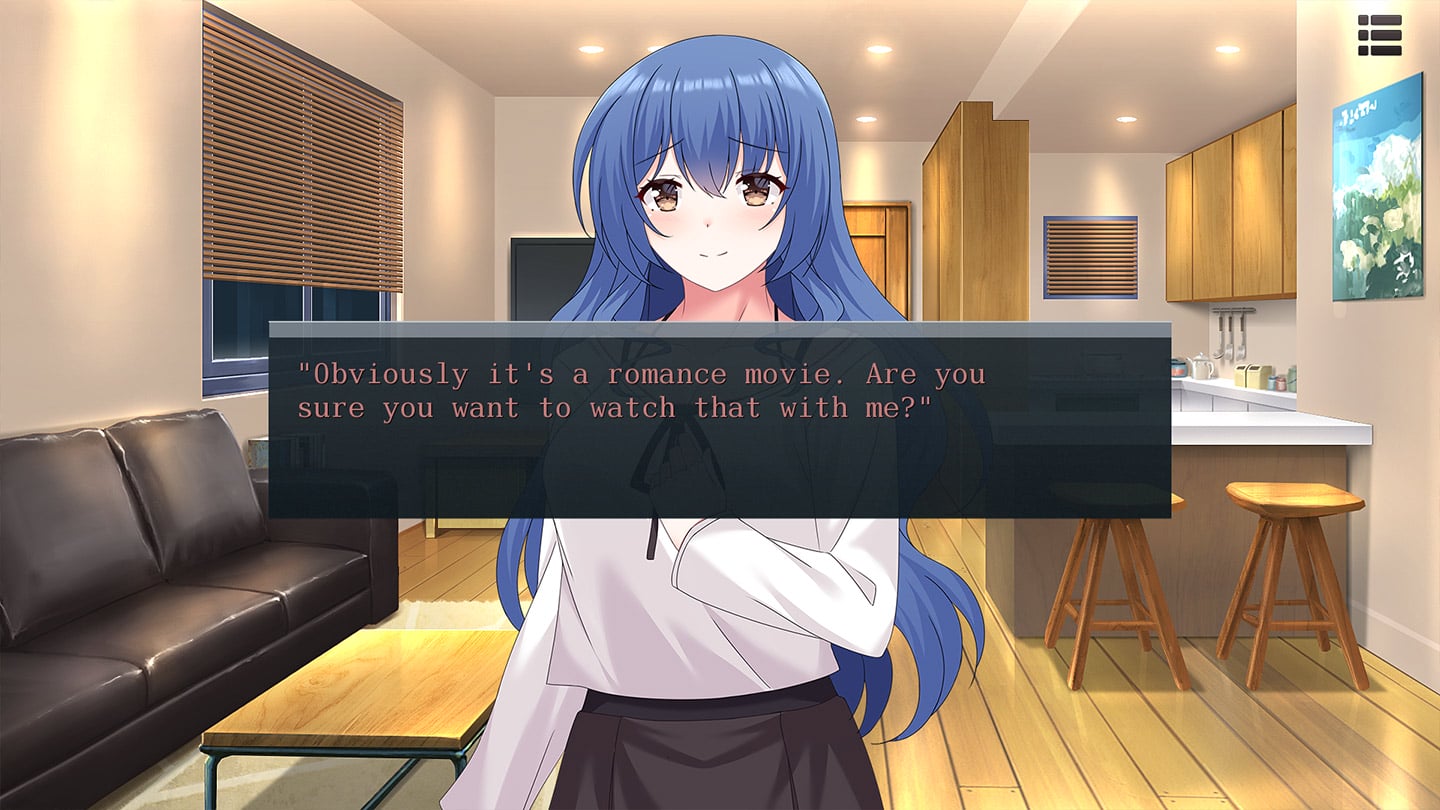
Task: Open the menu list icon
Action: click(x=1379, y=35)
